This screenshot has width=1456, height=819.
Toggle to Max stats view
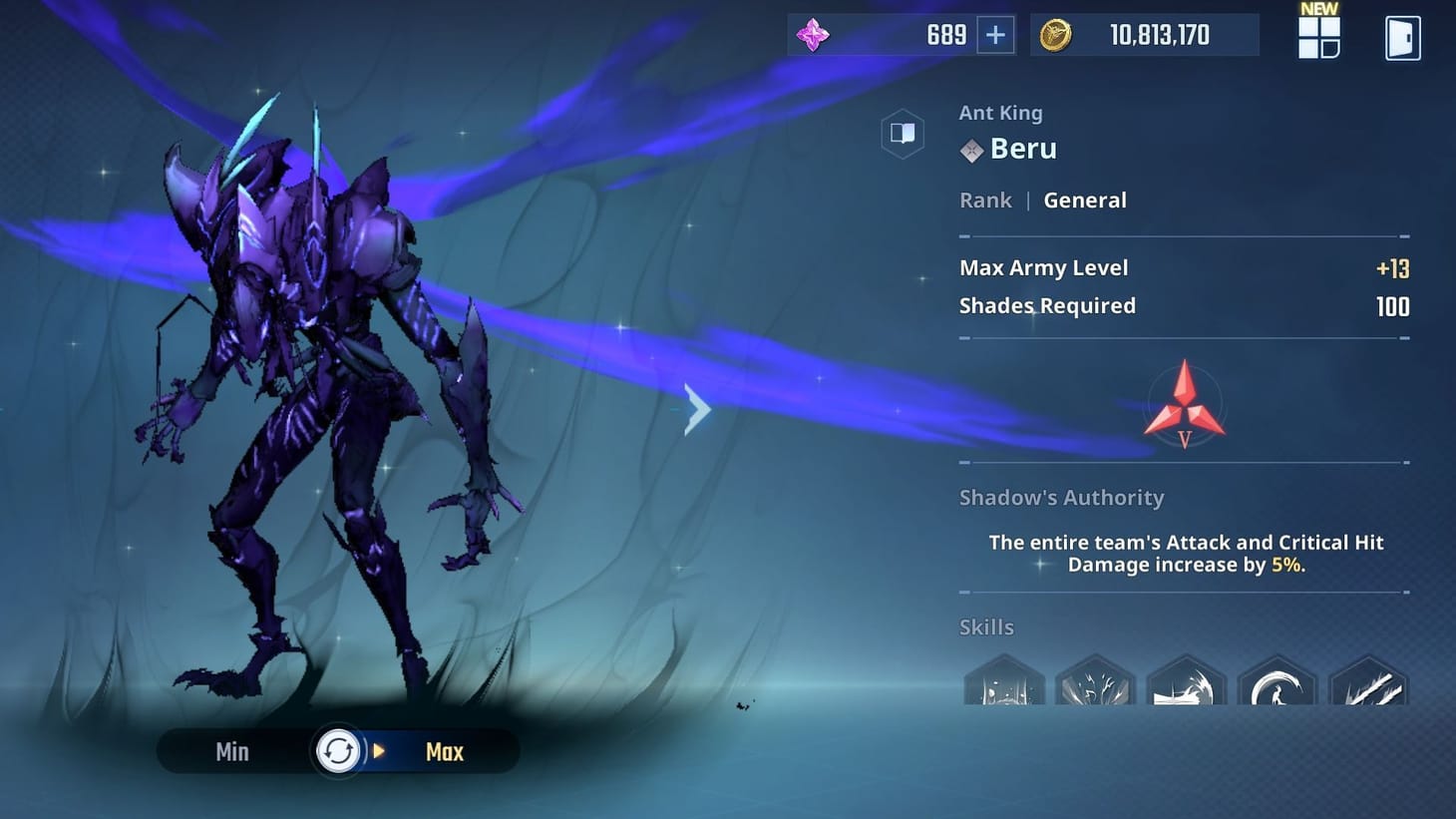pos(444,751)
